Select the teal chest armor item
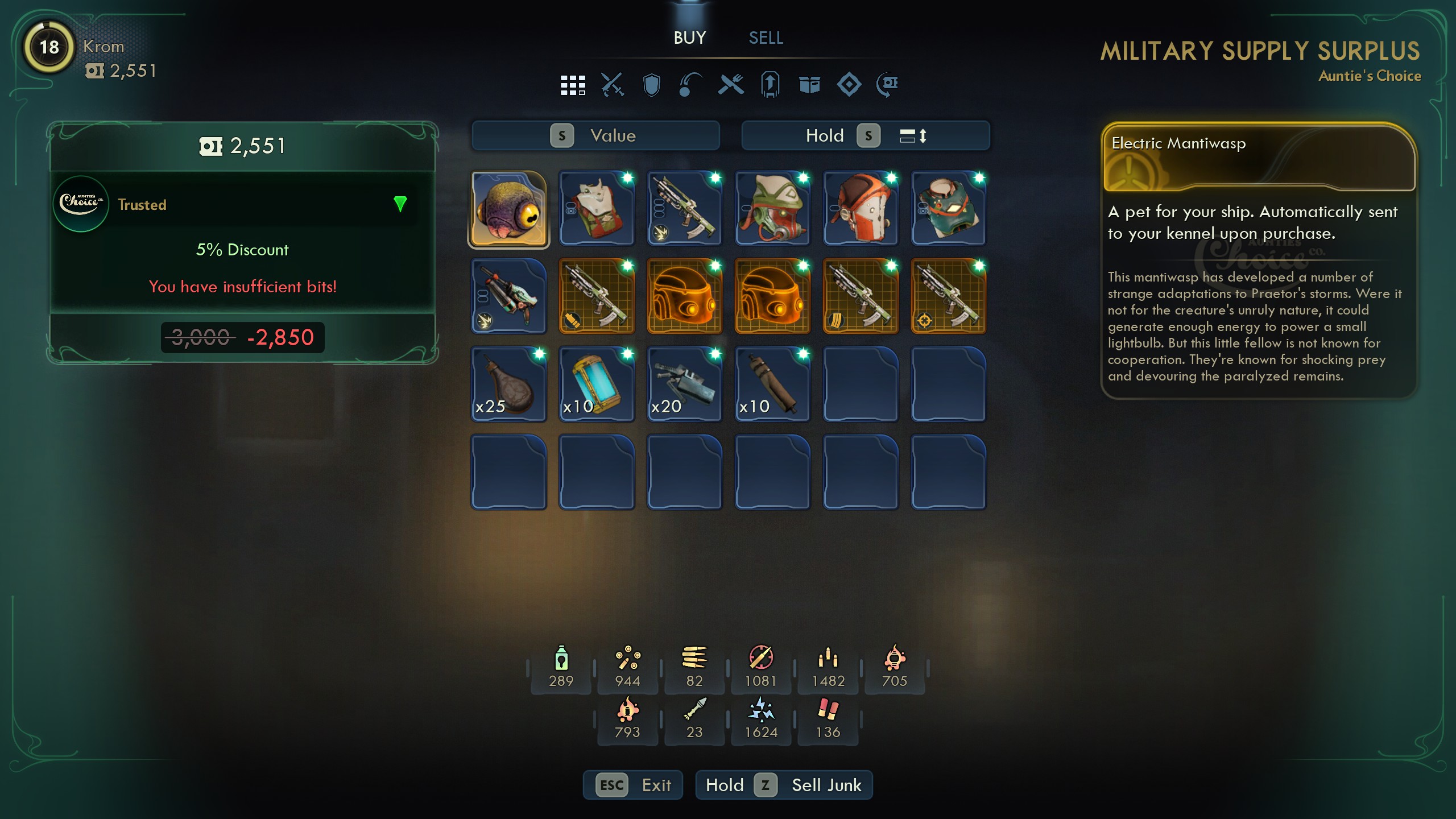Screen dimensions: 1456x819 click(948, 209)
